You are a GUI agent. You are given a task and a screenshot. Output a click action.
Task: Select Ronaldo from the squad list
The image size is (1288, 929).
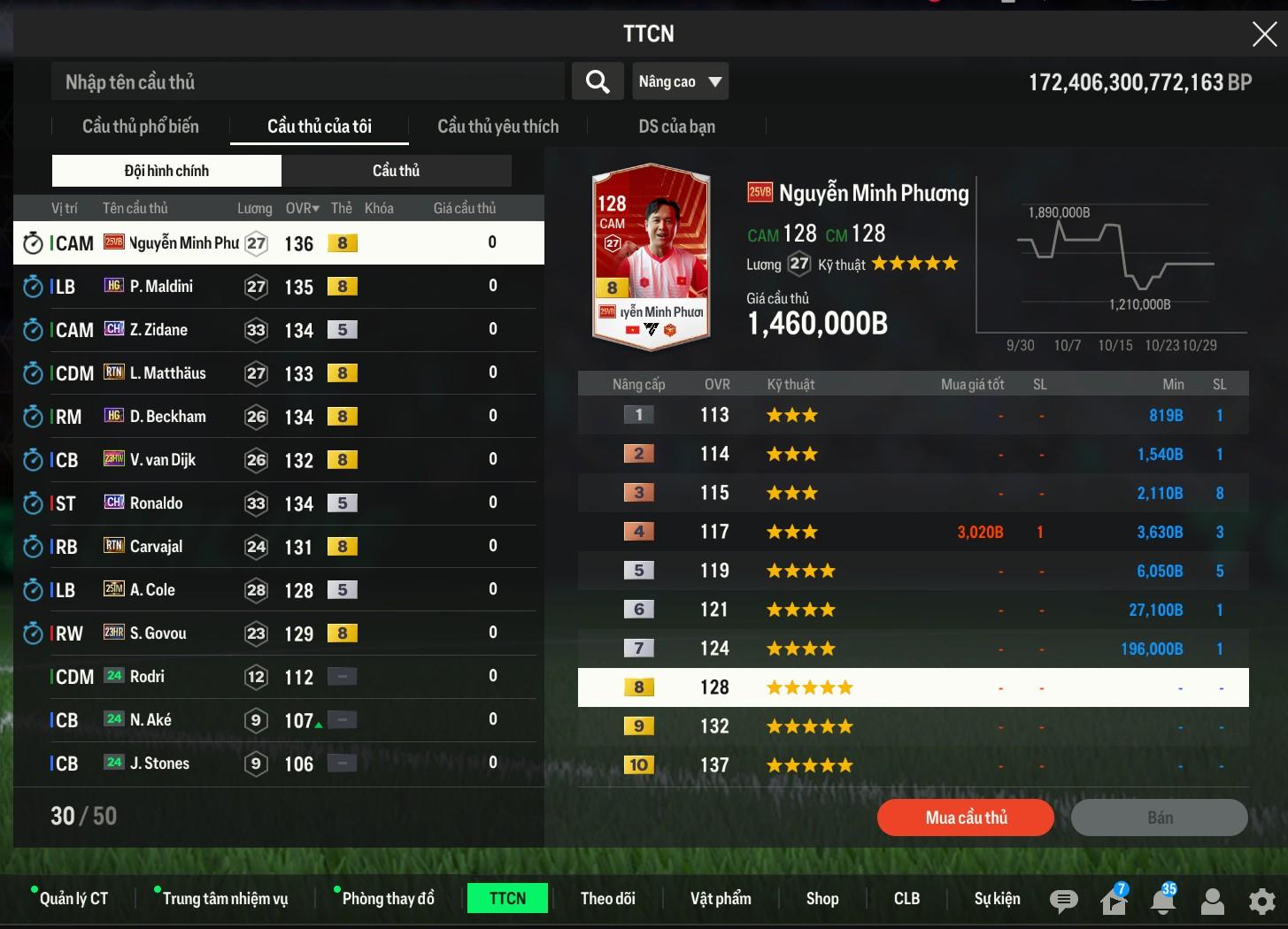tap(157, 503)
